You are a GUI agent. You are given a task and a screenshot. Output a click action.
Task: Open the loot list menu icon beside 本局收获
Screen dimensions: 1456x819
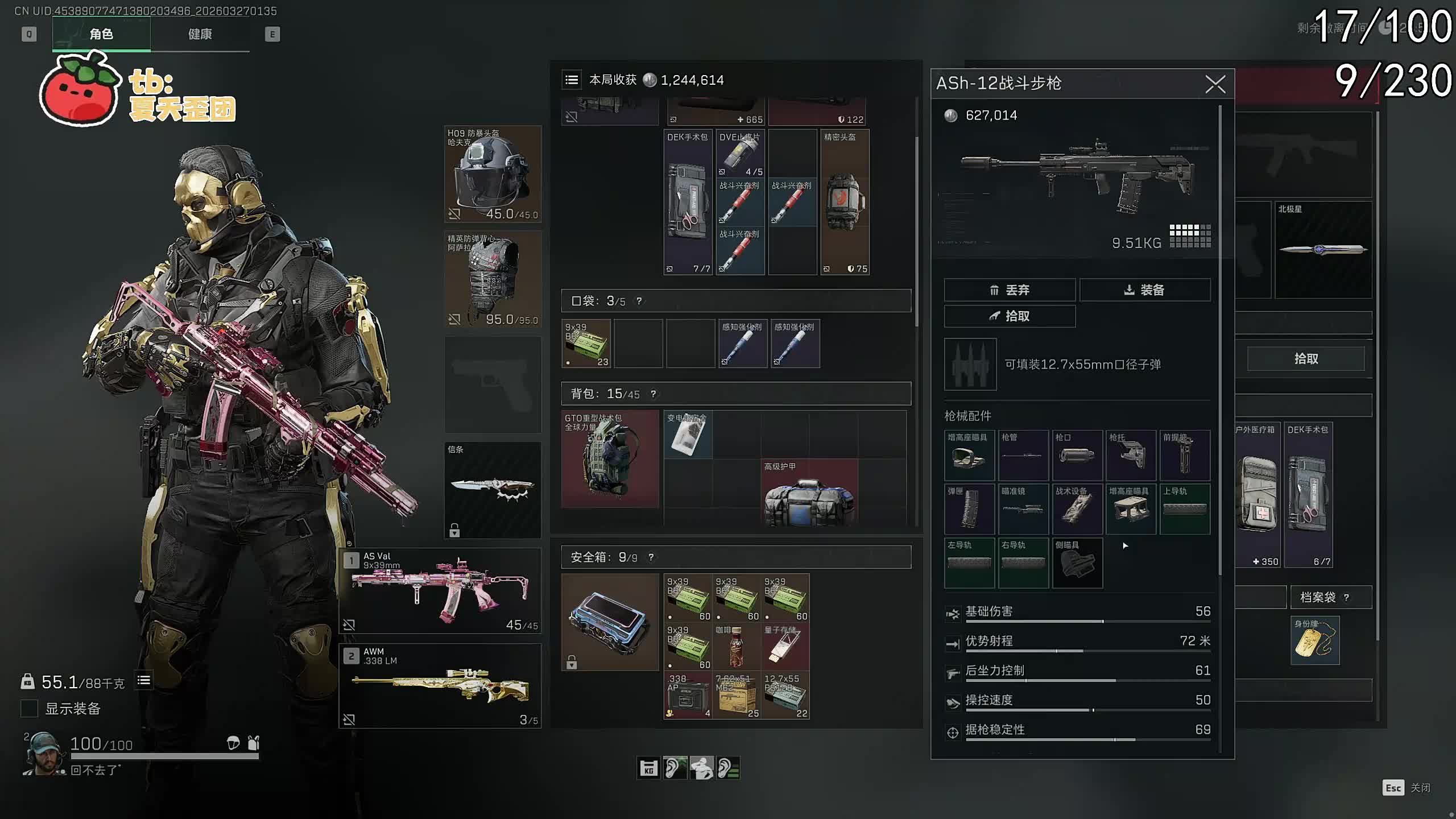[572, 80]
